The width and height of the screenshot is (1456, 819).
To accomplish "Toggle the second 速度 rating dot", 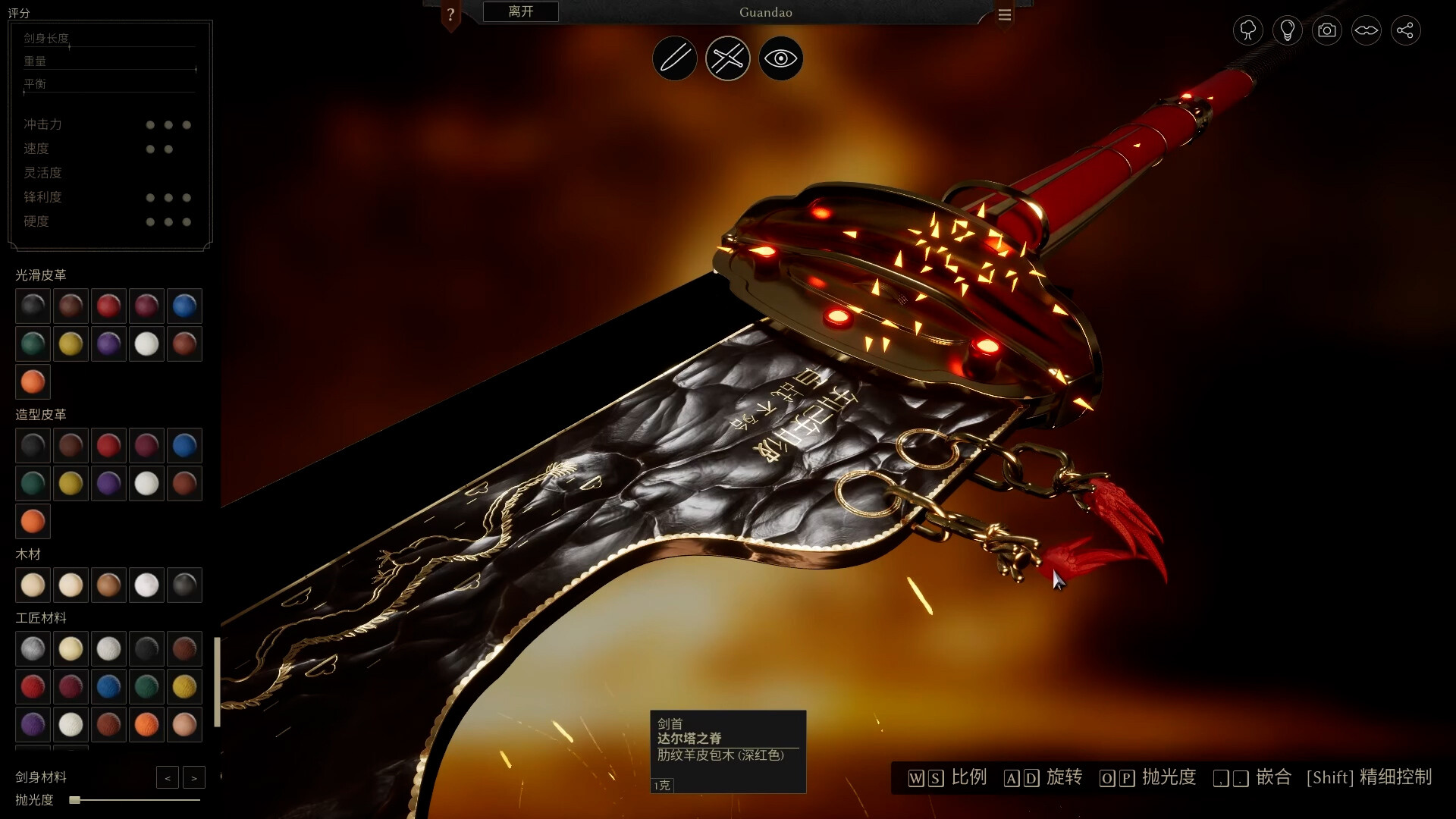I will 167,149.
